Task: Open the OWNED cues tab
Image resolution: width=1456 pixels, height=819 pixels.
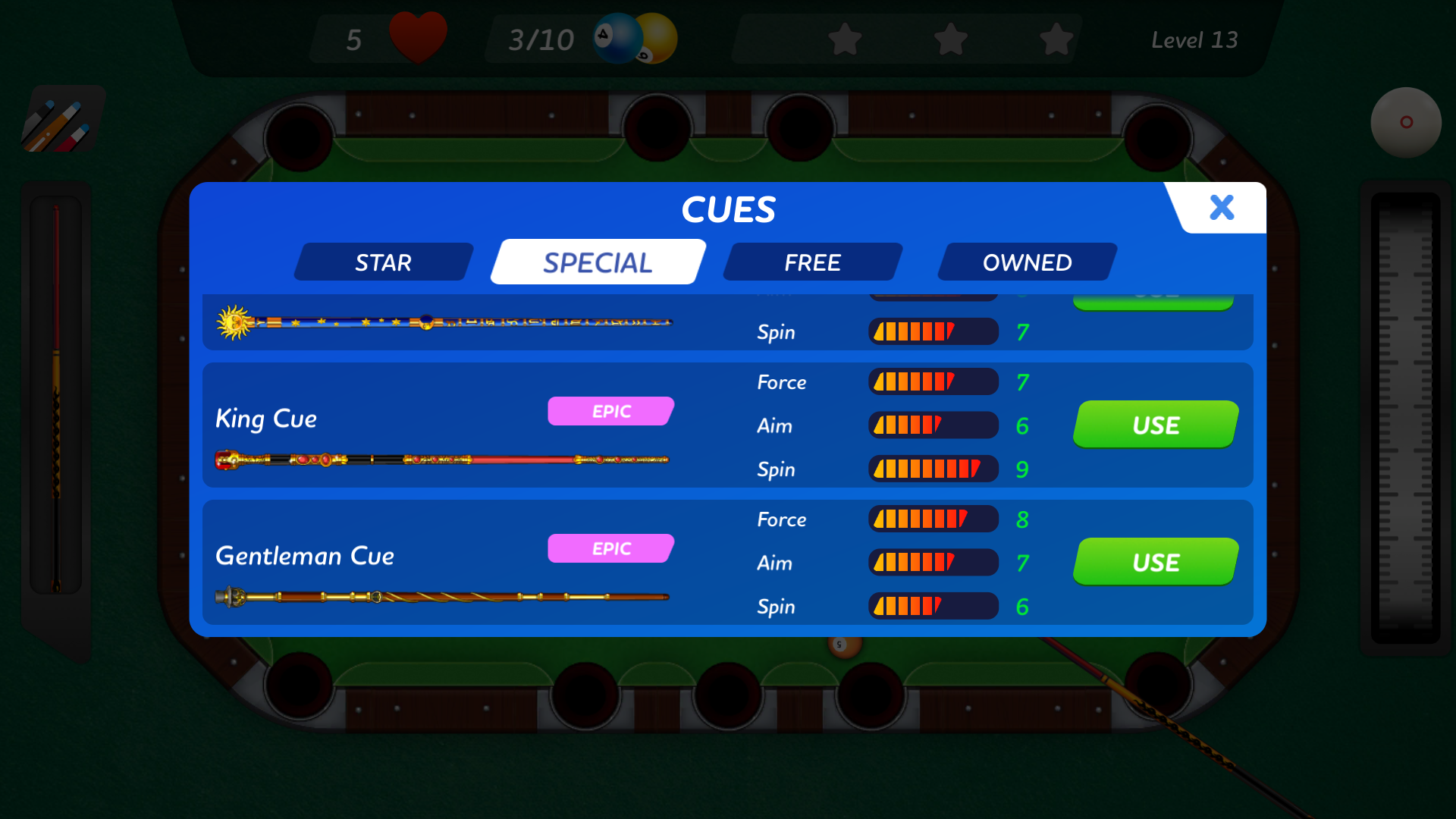Action: 1028,262
